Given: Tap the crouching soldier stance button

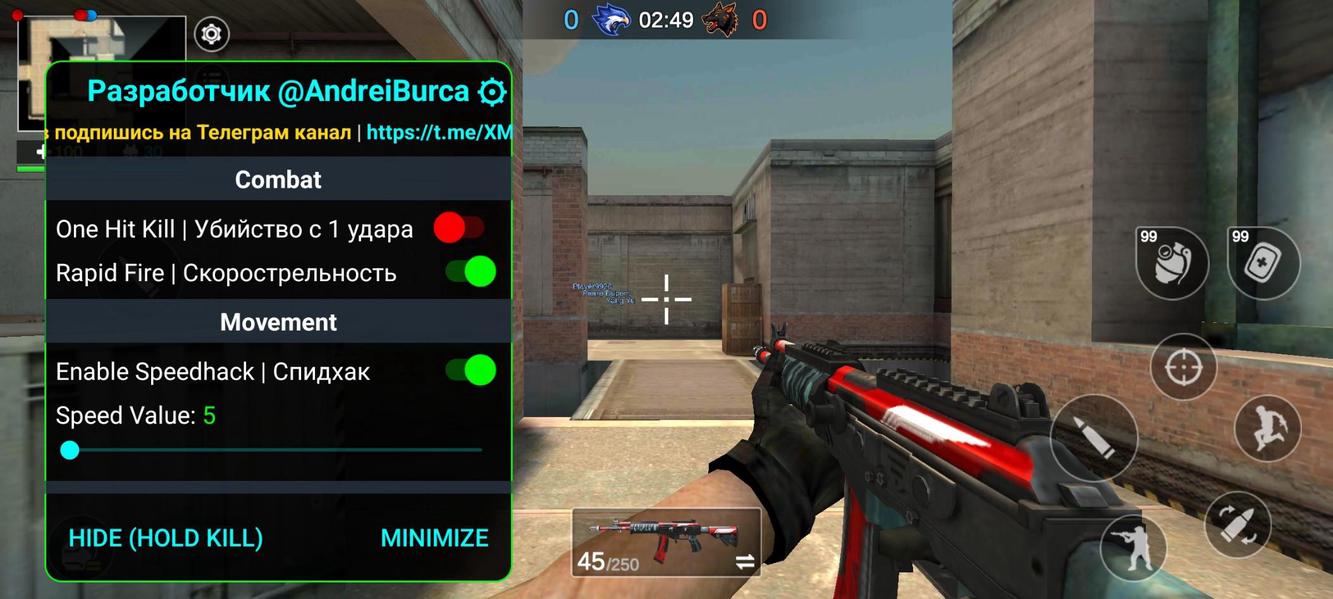Looking at the screenshot, I should 1133,548.
